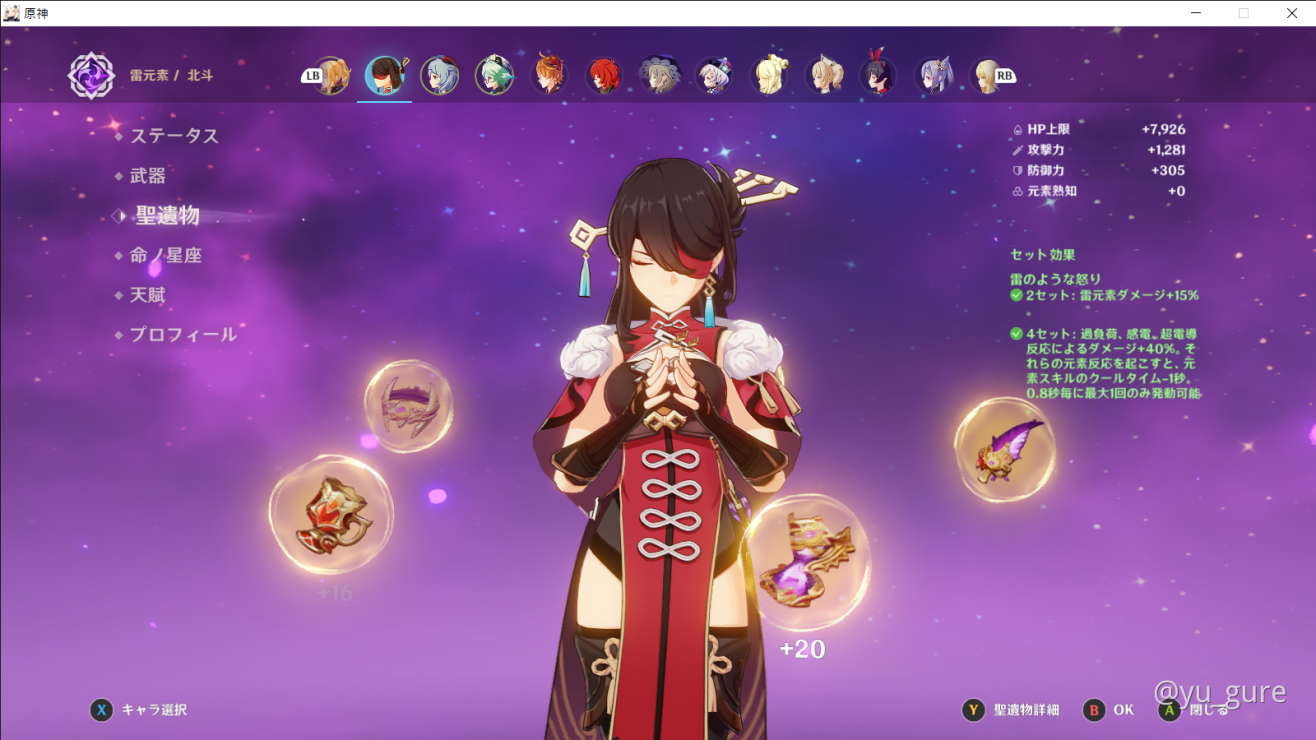Open the 武器 weapon menu entry
The image size is (1316, 740).
click(148, 176)
